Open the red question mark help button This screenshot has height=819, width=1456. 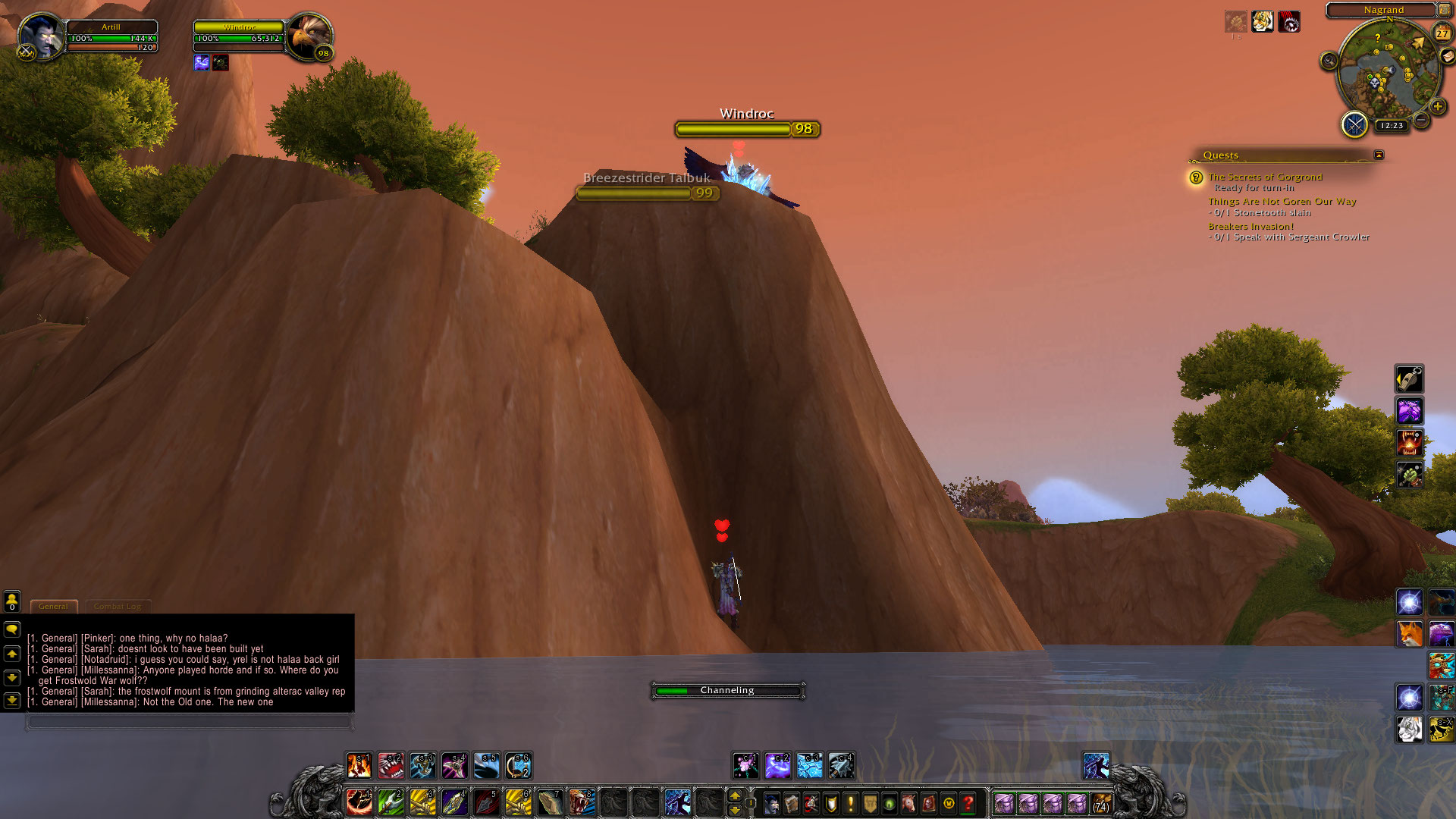tap(968, 802)
